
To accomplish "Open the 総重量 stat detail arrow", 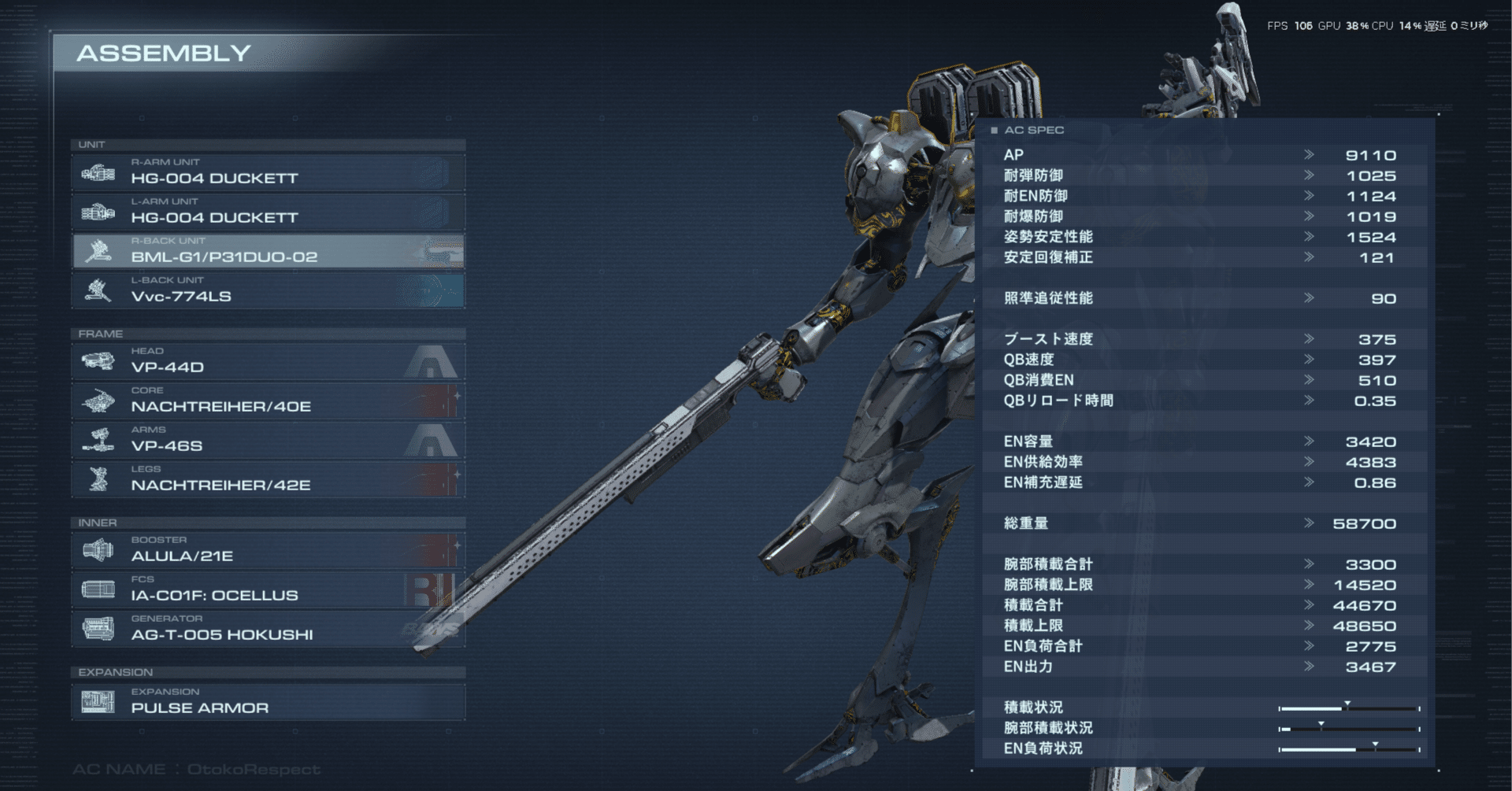I will tap(1308, 523).
